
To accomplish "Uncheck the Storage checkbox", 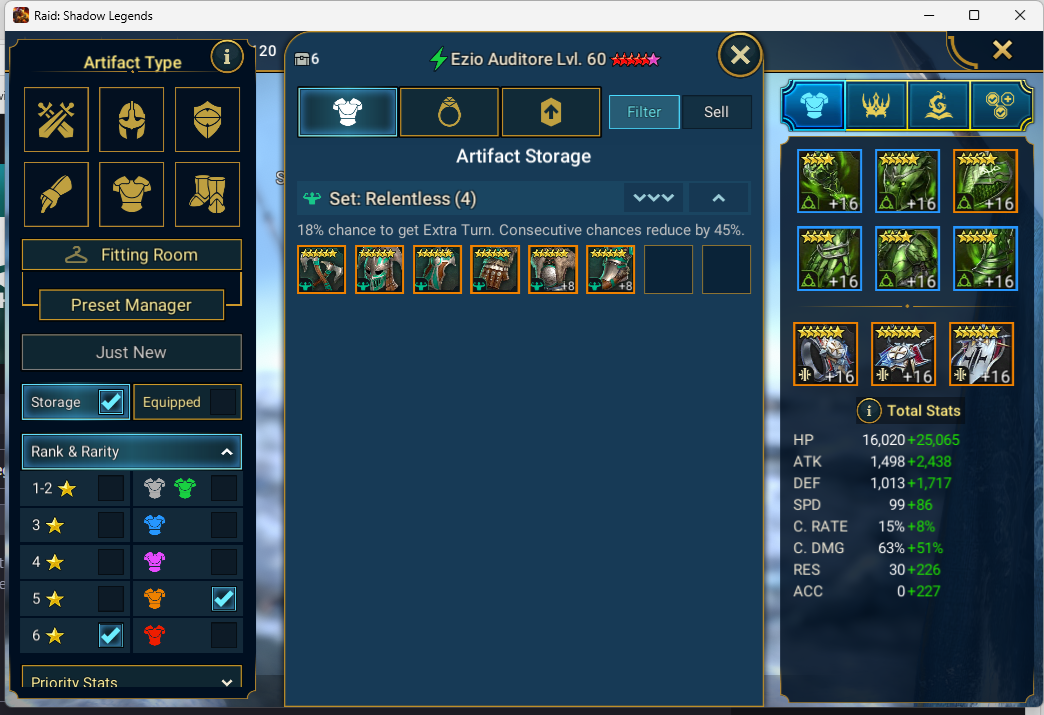I will 110,402.
